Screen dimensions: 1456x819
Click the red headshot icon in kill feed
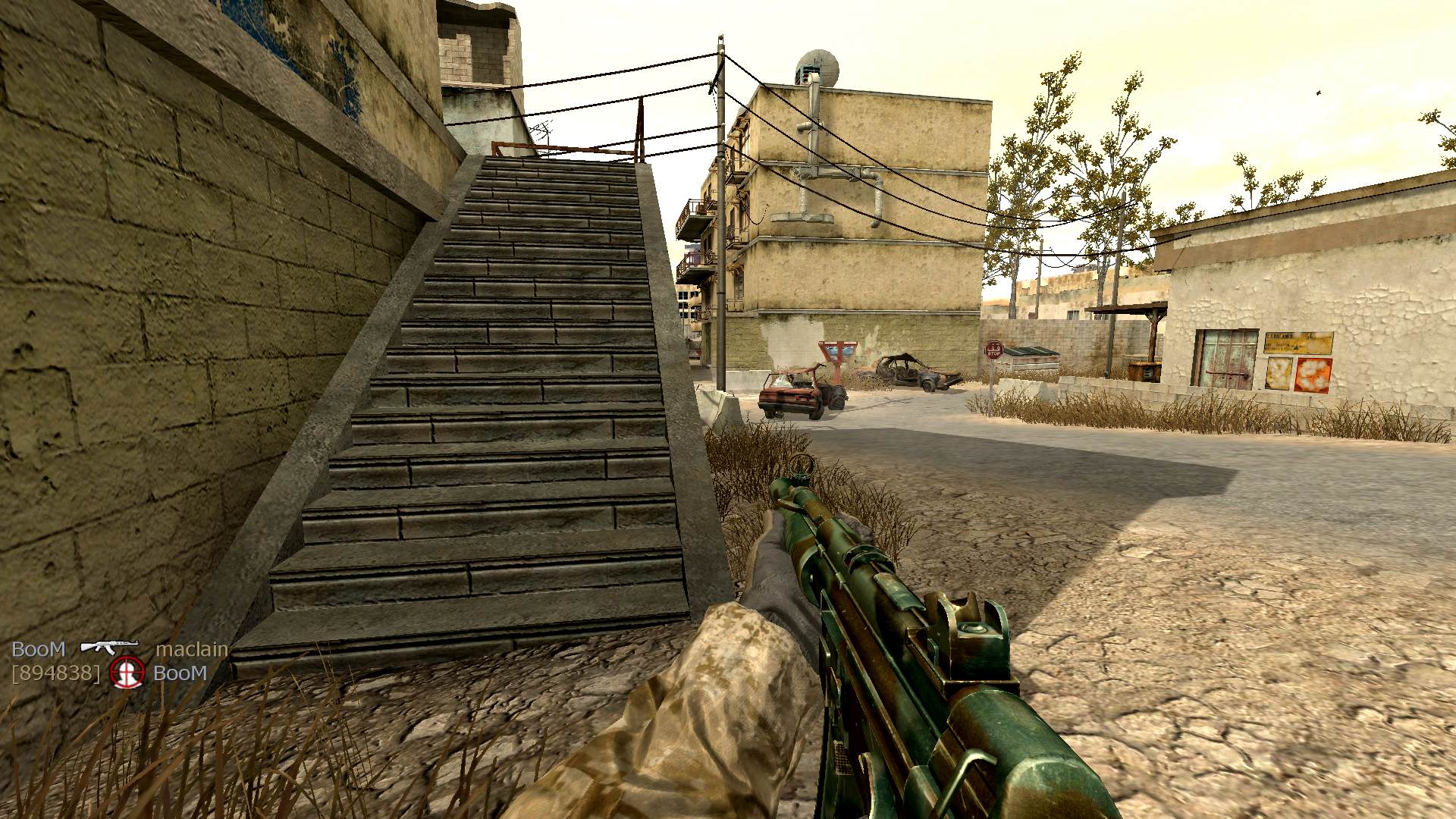[x=127, y=673]
